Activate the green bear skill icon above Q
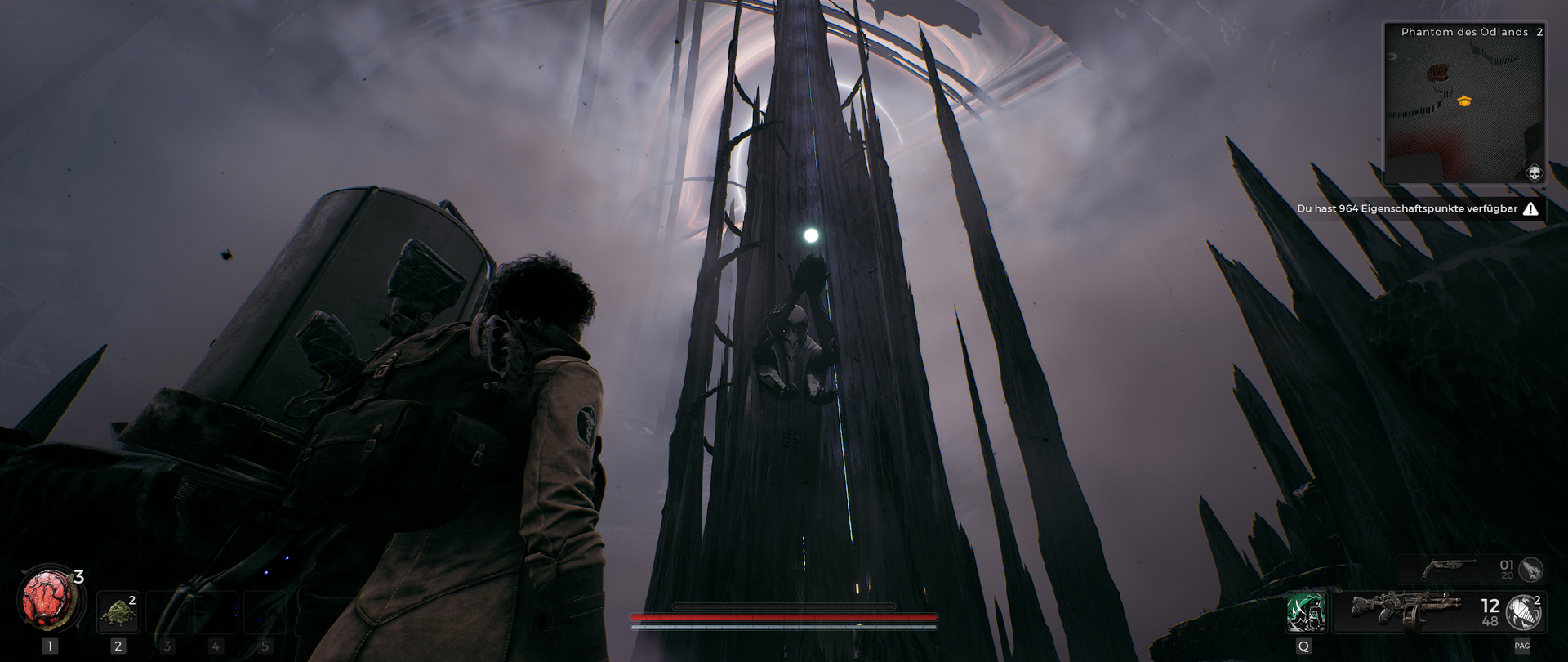The height and width of the screenshot is (662, 1568). pos(1307,613)
